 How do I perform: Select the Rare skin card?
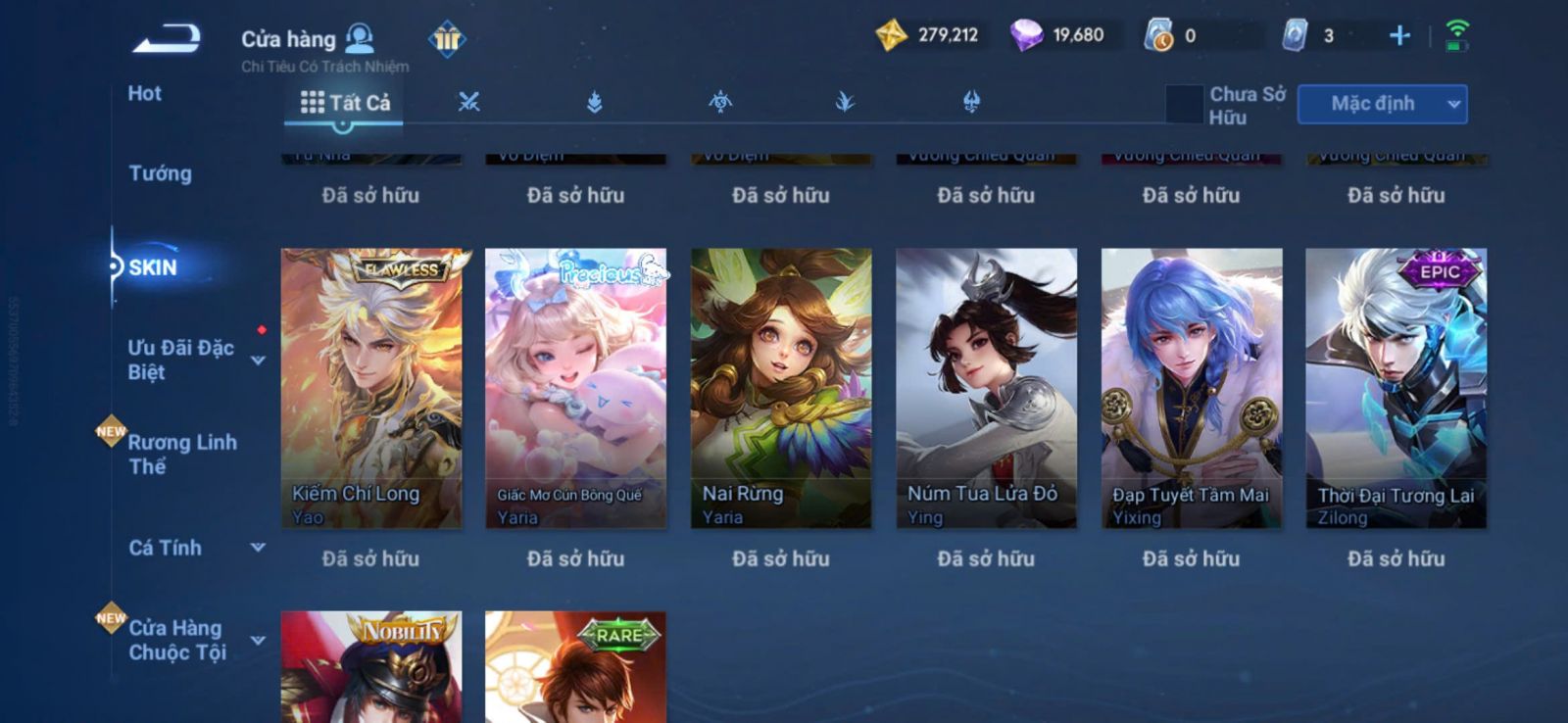(575, 668)
